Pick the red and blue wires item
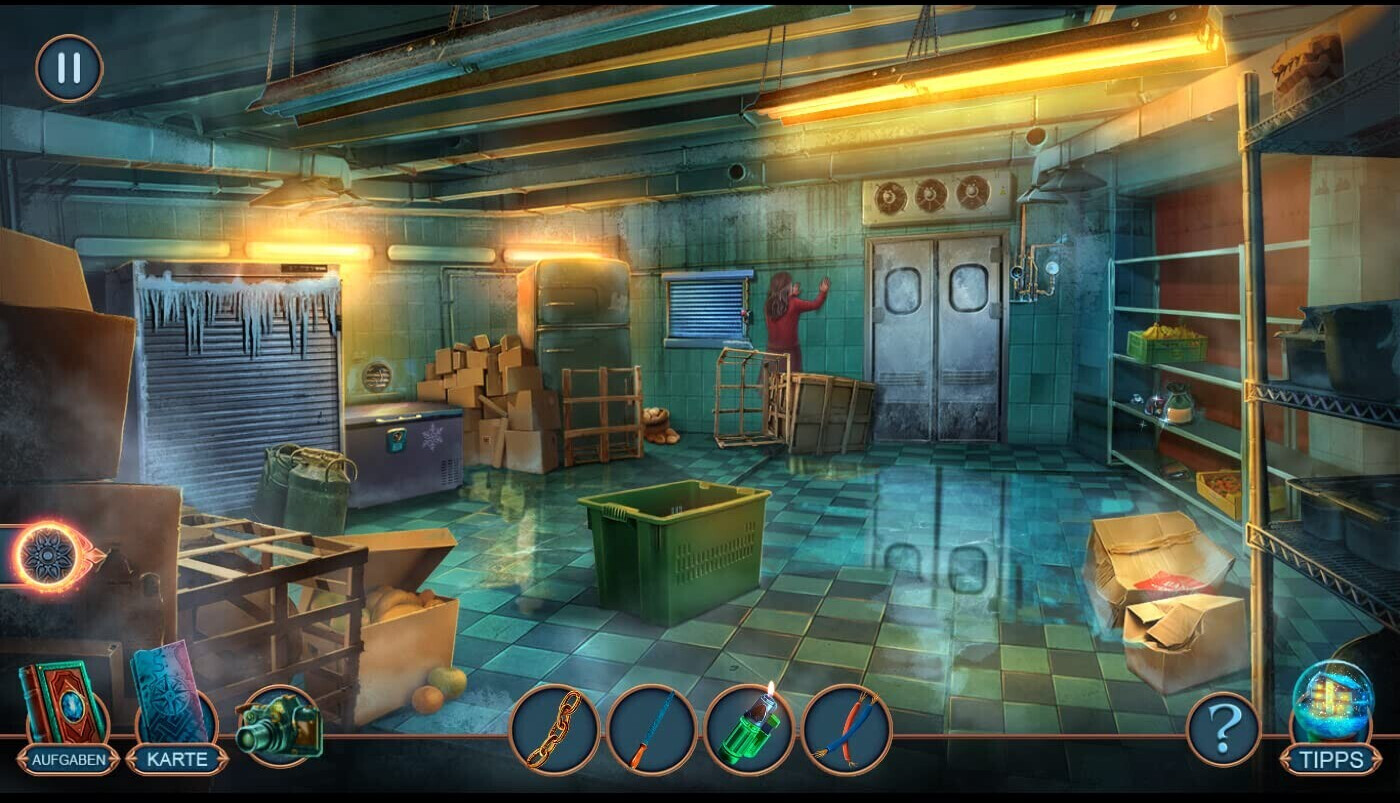The height and width of the screenshot is (803, 1400). (x=846, y=730)
